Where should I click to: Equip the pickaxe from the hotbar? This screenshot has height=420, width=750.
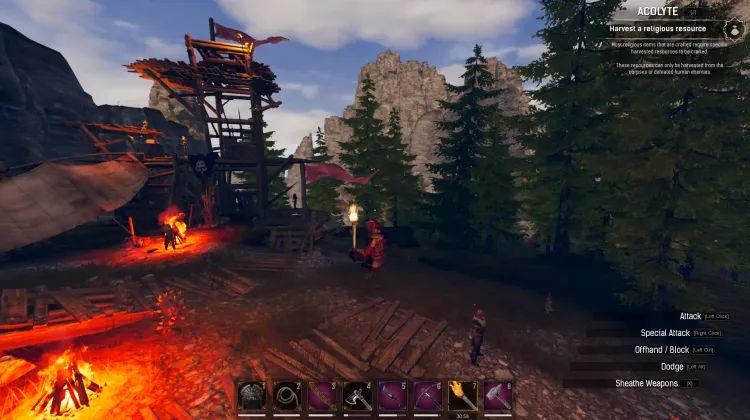[x=427, y=396]
